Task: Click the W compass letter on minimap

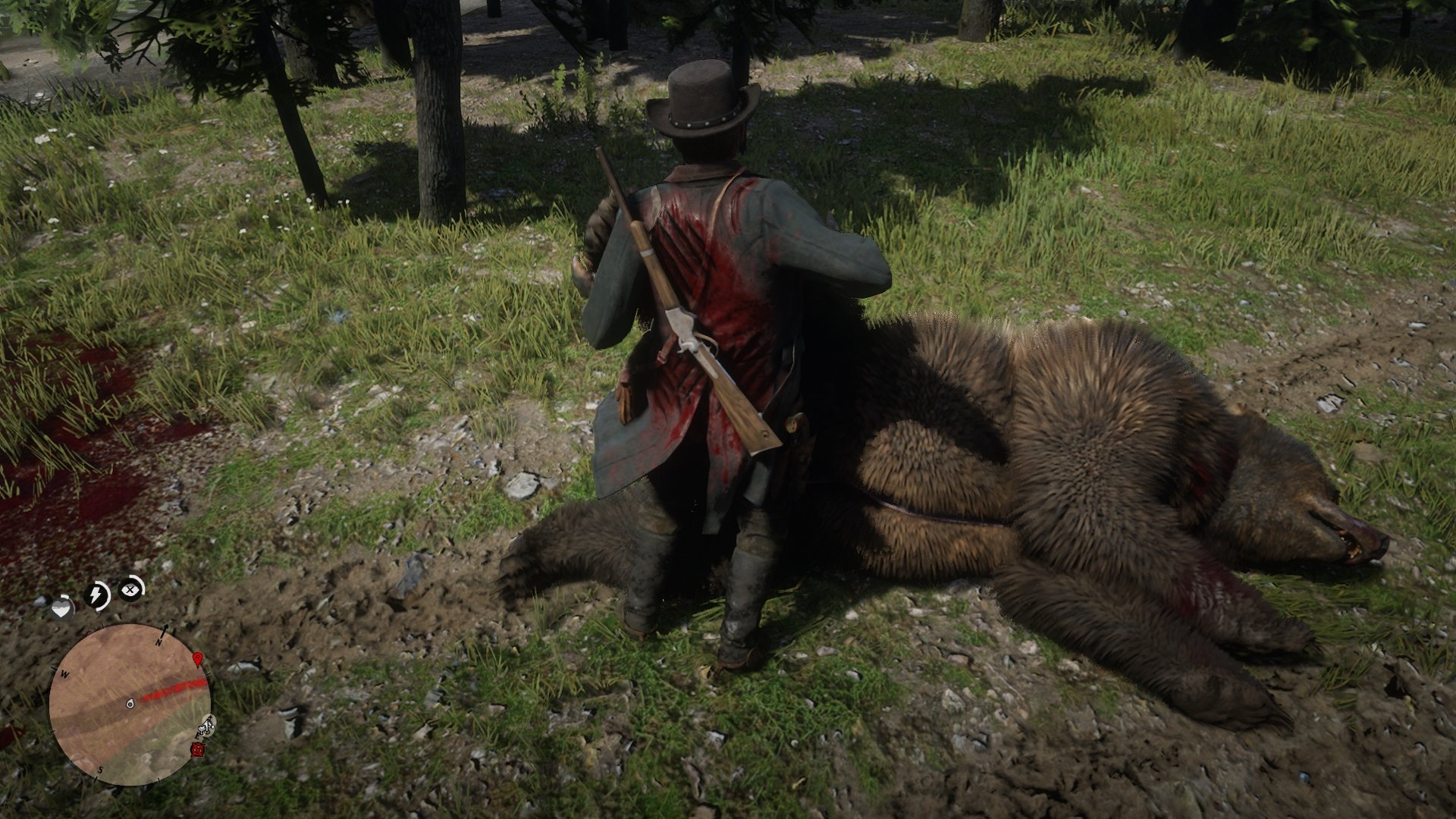Action: click(x=64, y=674)
